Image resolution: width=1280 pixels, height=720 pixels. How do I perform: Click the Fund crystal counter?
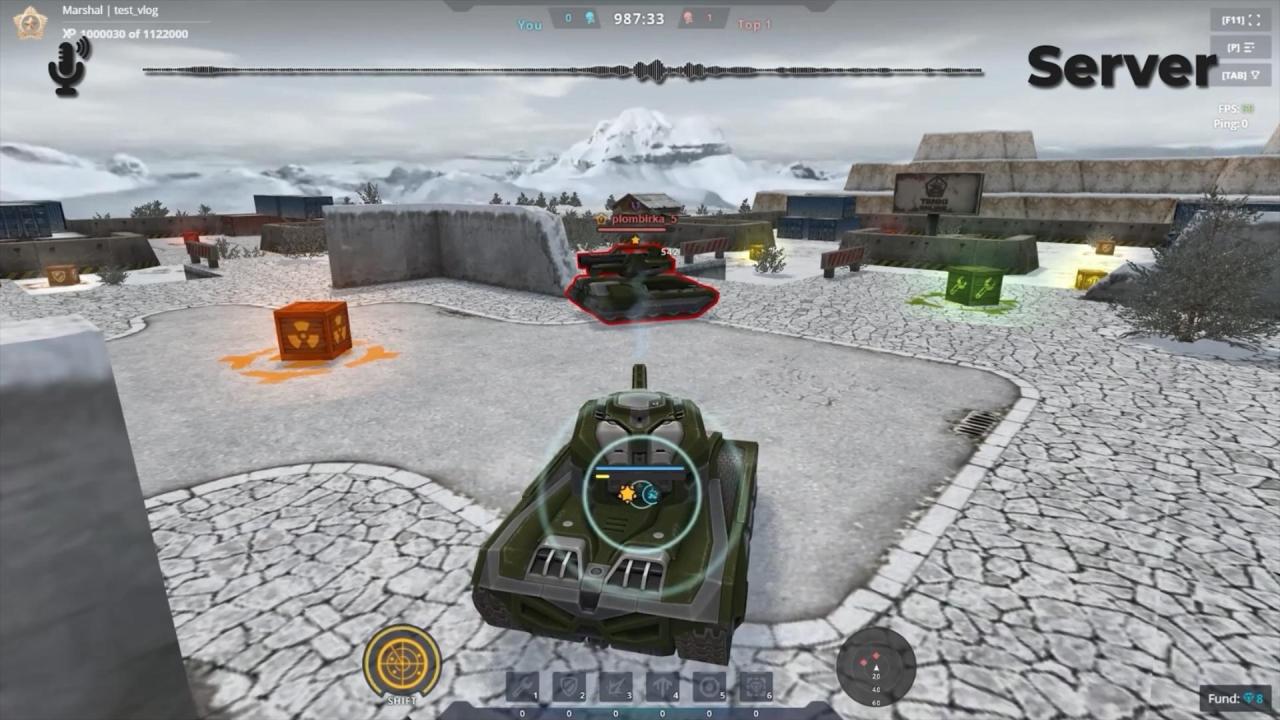pyautogui.click(x=1235, y=699)
